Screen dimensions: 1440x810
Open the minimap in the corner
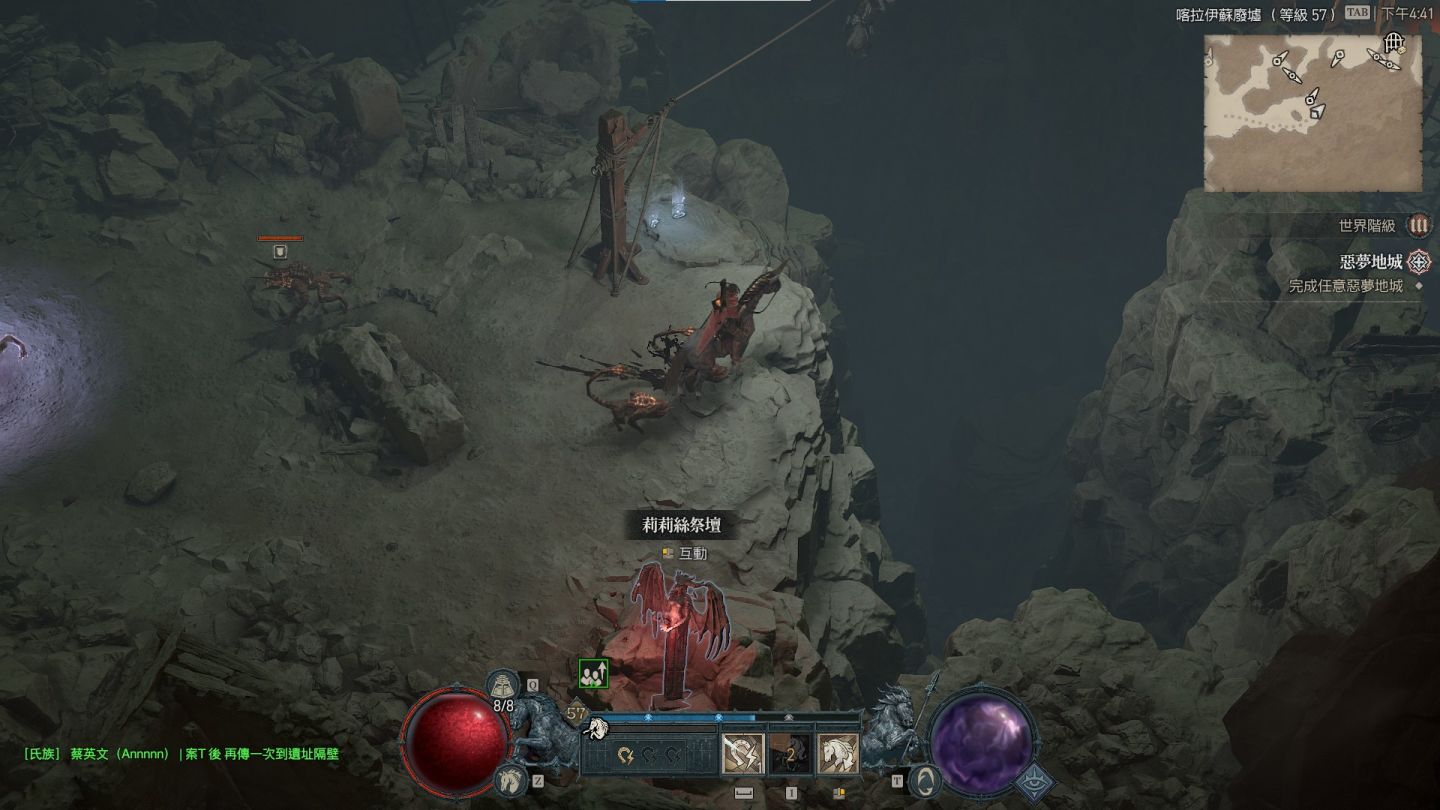point(1312,112)
